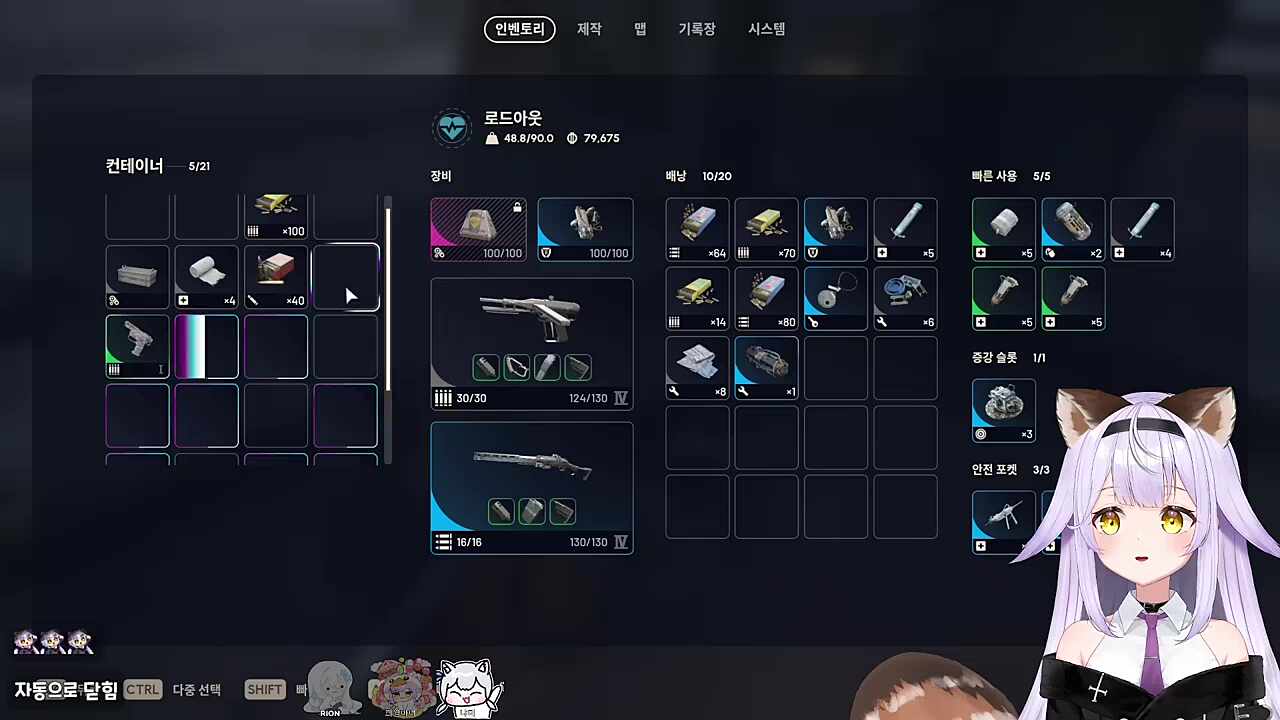Click the first attachment slot on the shotgun

click(501, 511)
